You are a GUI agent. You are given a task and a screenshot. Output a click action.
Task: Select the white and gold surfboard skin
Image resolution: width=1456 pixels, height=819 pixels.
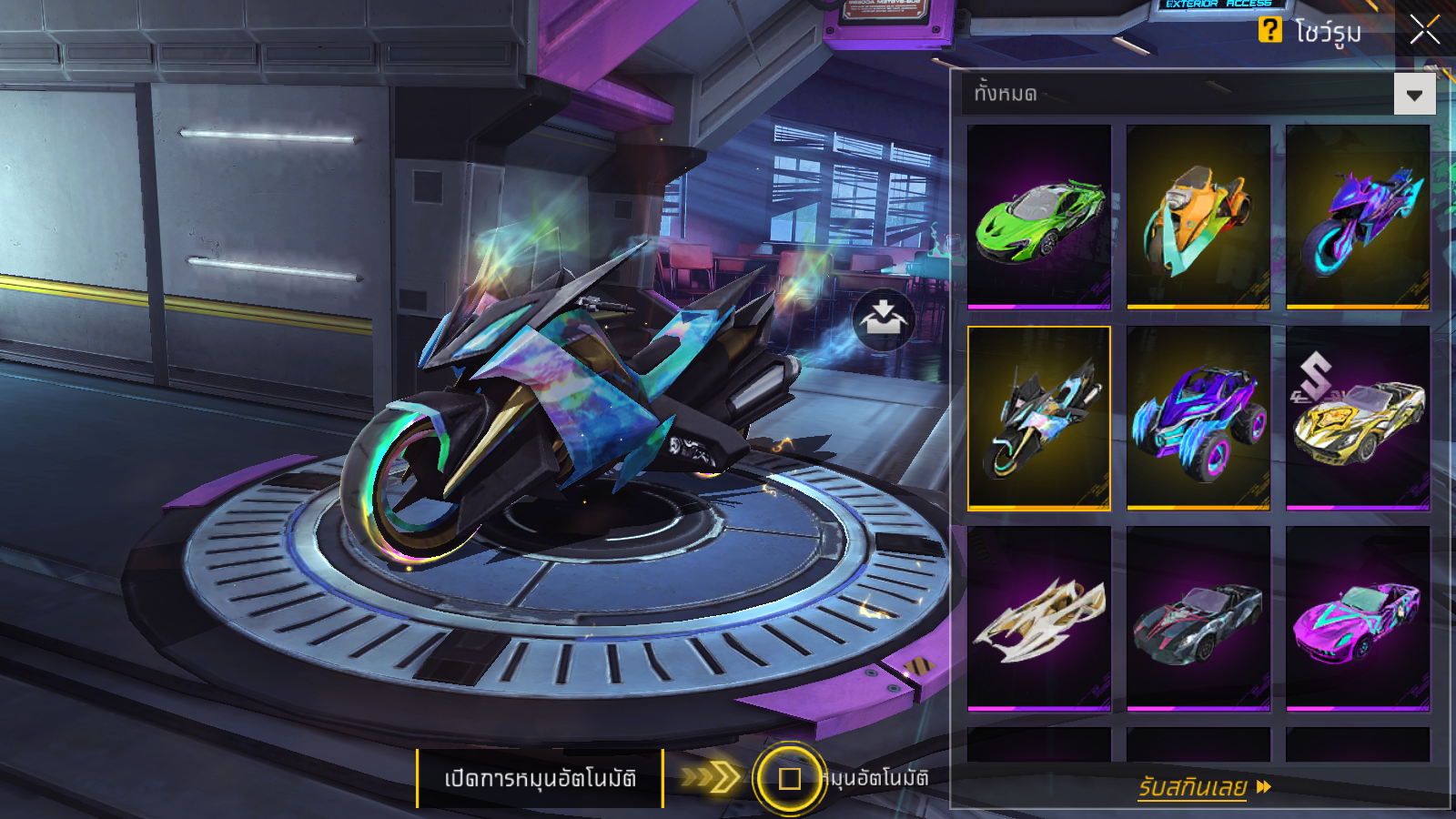click(1039, 618)
